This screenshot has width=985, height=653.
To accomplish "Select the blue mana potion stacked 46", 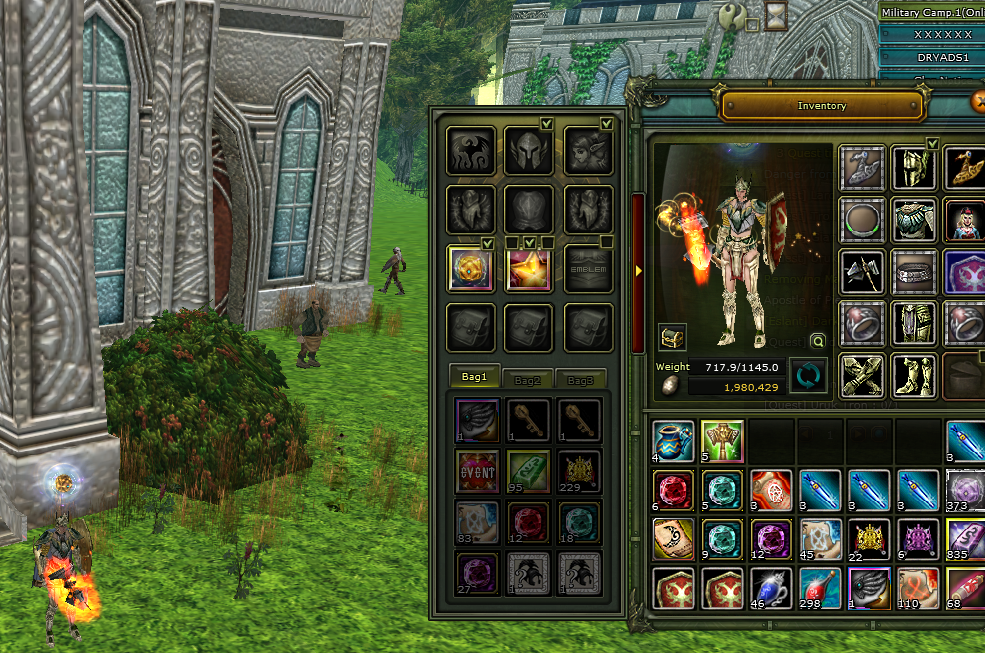I will pos(770,588).
